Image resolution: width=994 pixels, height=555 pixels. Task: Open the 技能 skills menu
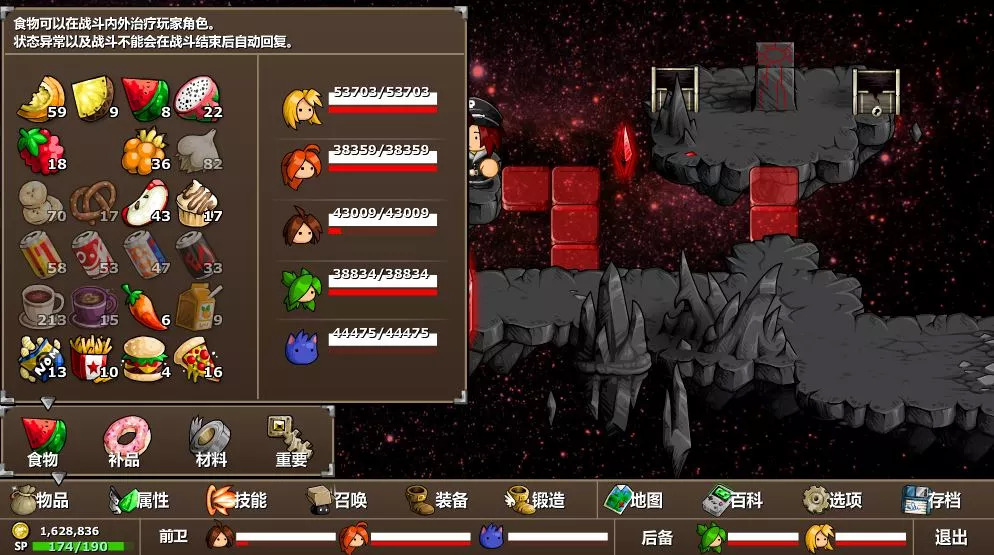tap(237, 499)
